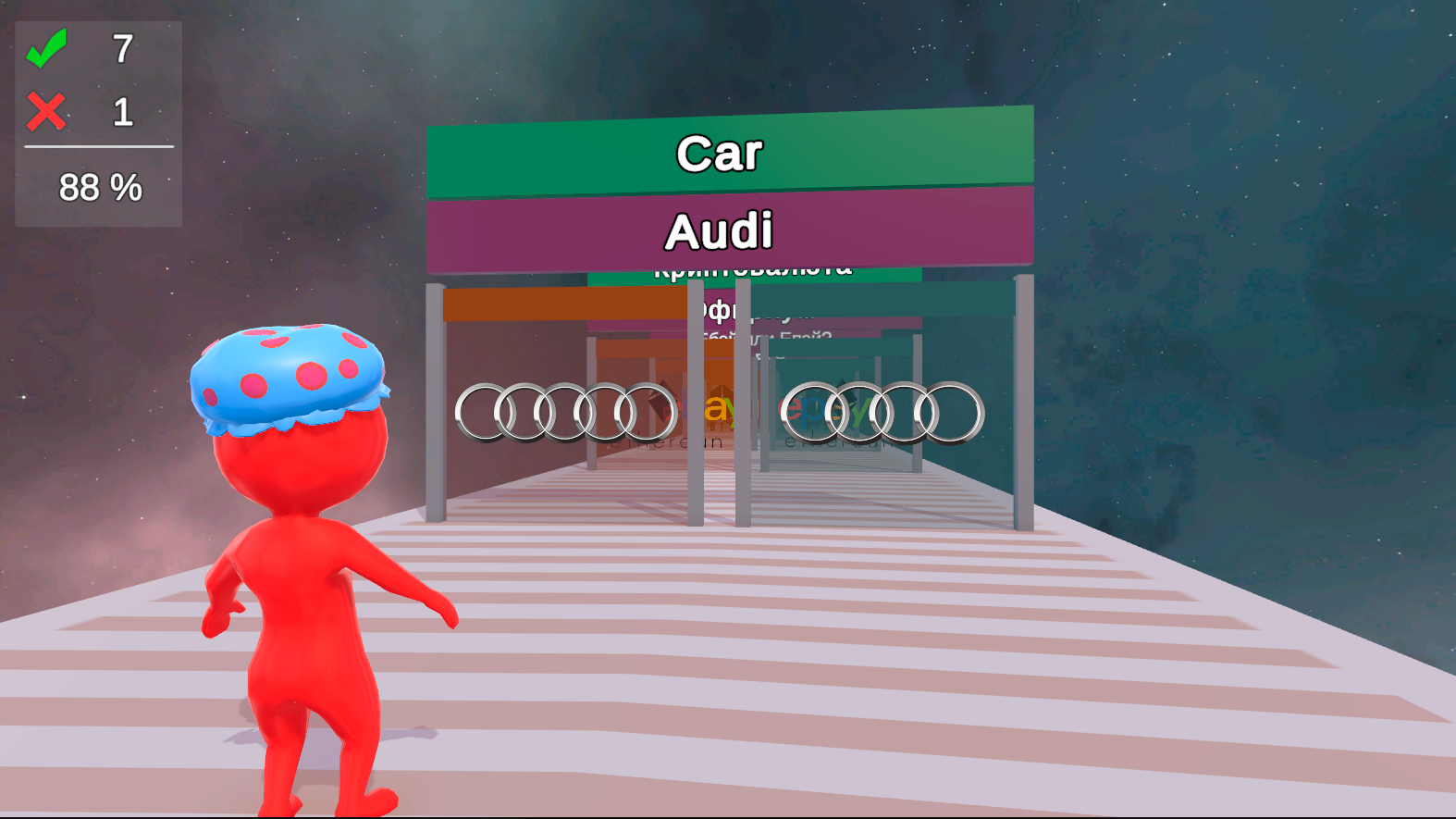The image size is (1456, 819).
Task: Click the green checkmark icon in the scoreboard
Action: point(48,51)
